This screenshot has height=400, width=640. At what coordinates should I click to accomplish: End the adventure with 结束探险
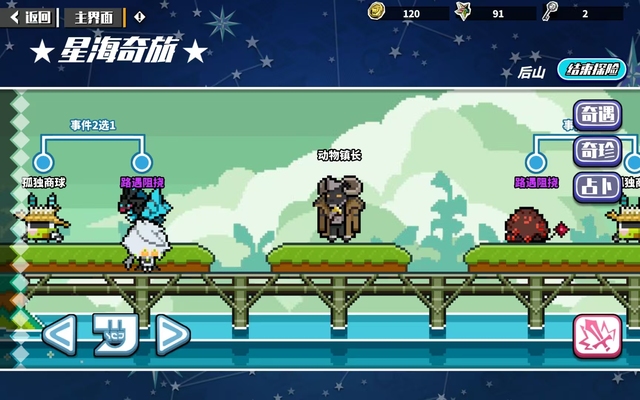(x=591, y=70)
